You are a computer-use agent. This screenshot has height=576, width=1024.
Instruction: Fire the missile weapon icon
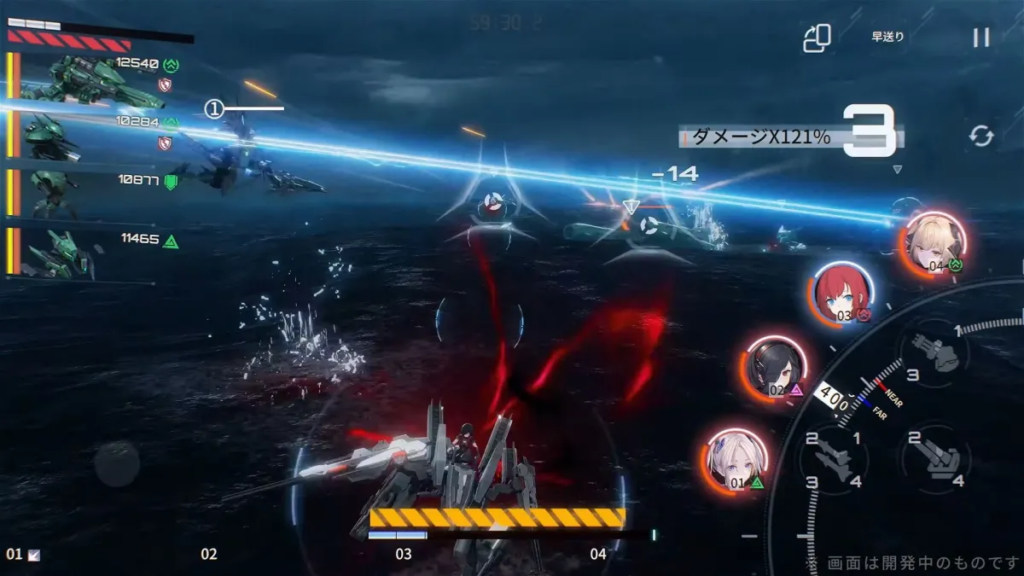(x=838, y=459)
